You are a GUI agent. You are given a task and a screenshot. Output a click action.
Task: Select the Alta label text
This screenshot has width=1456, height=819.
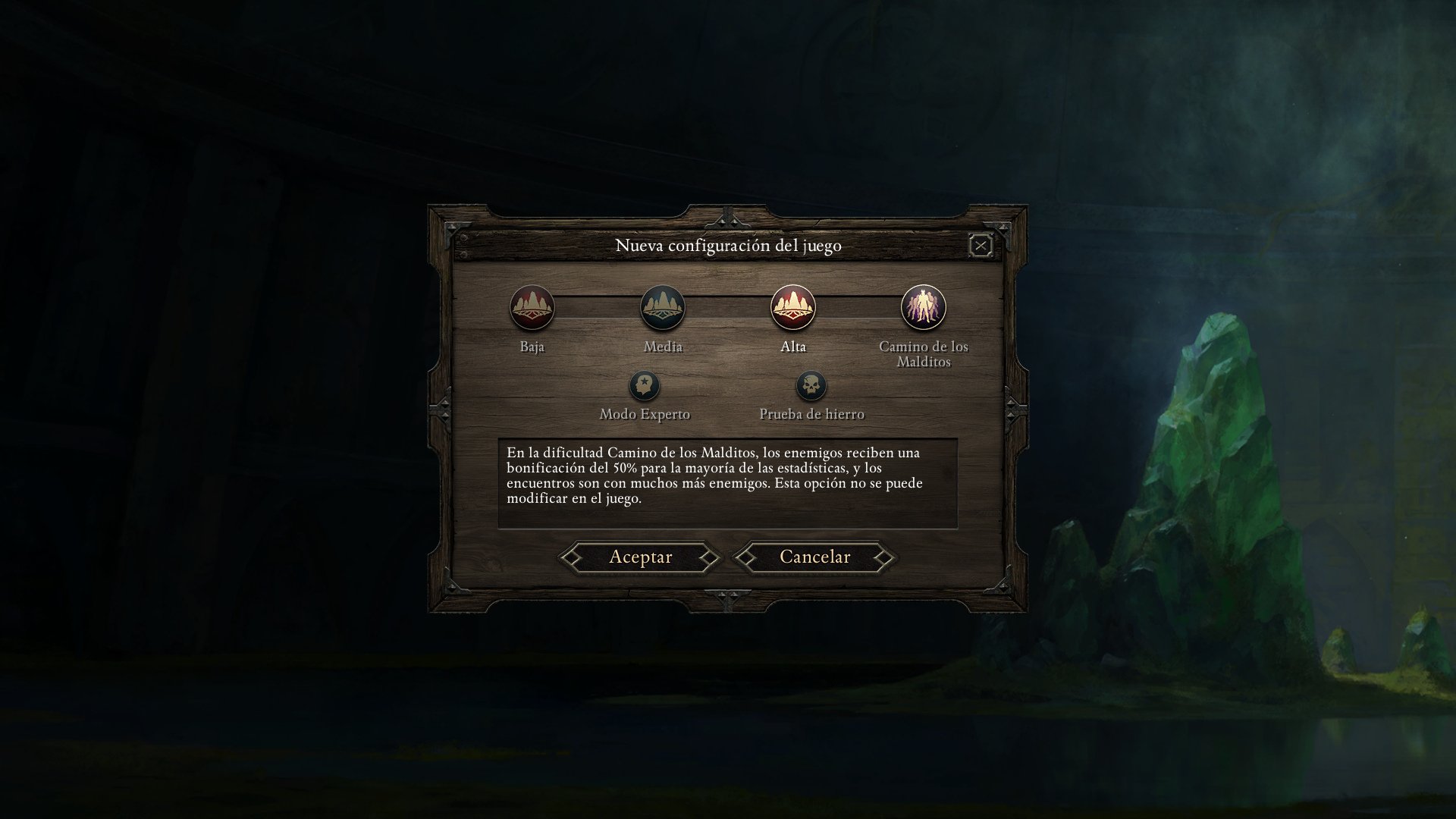pyautogui.click(x=793, y=347)
